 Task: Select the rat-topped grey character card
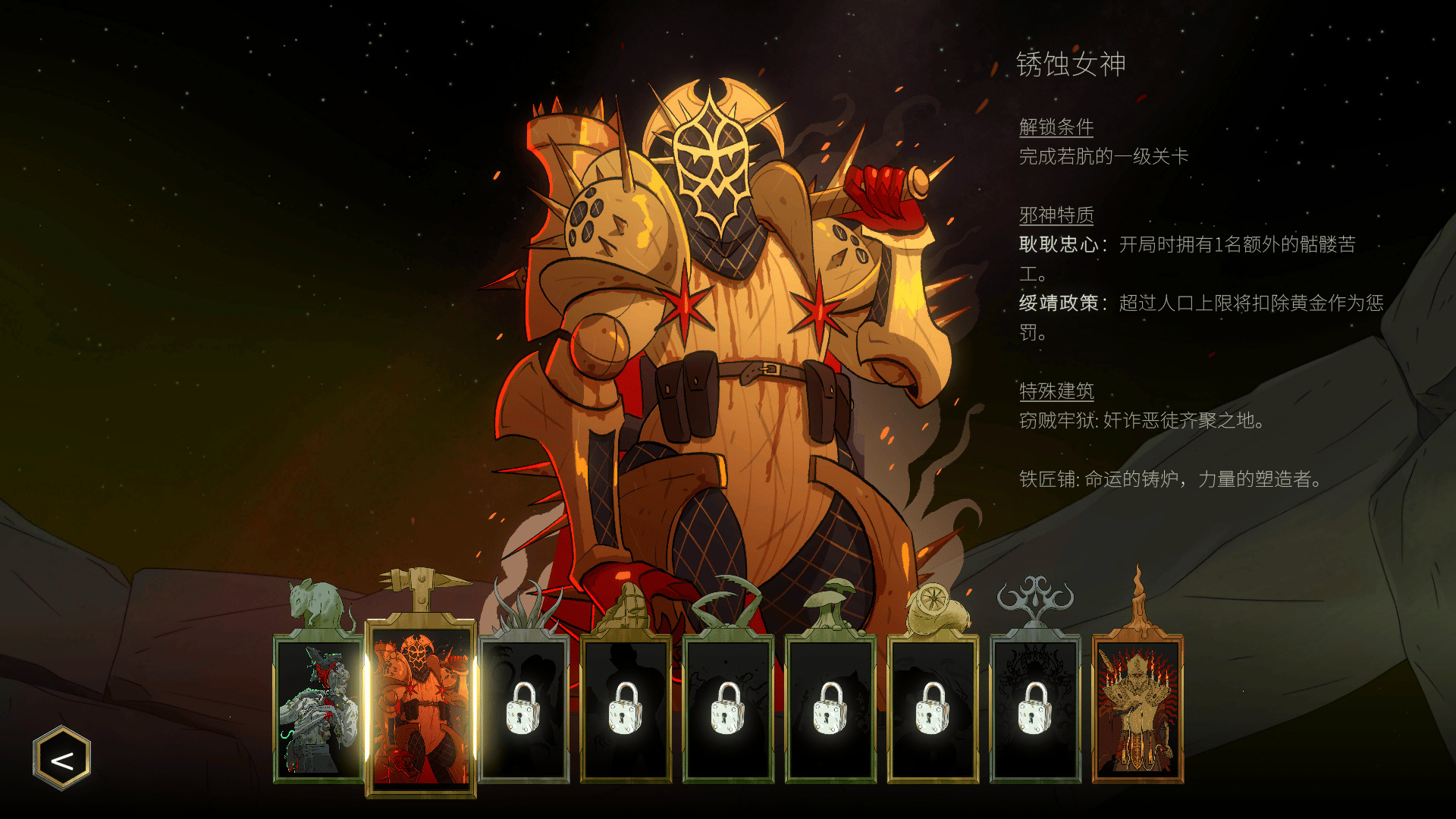click(318, 709)
